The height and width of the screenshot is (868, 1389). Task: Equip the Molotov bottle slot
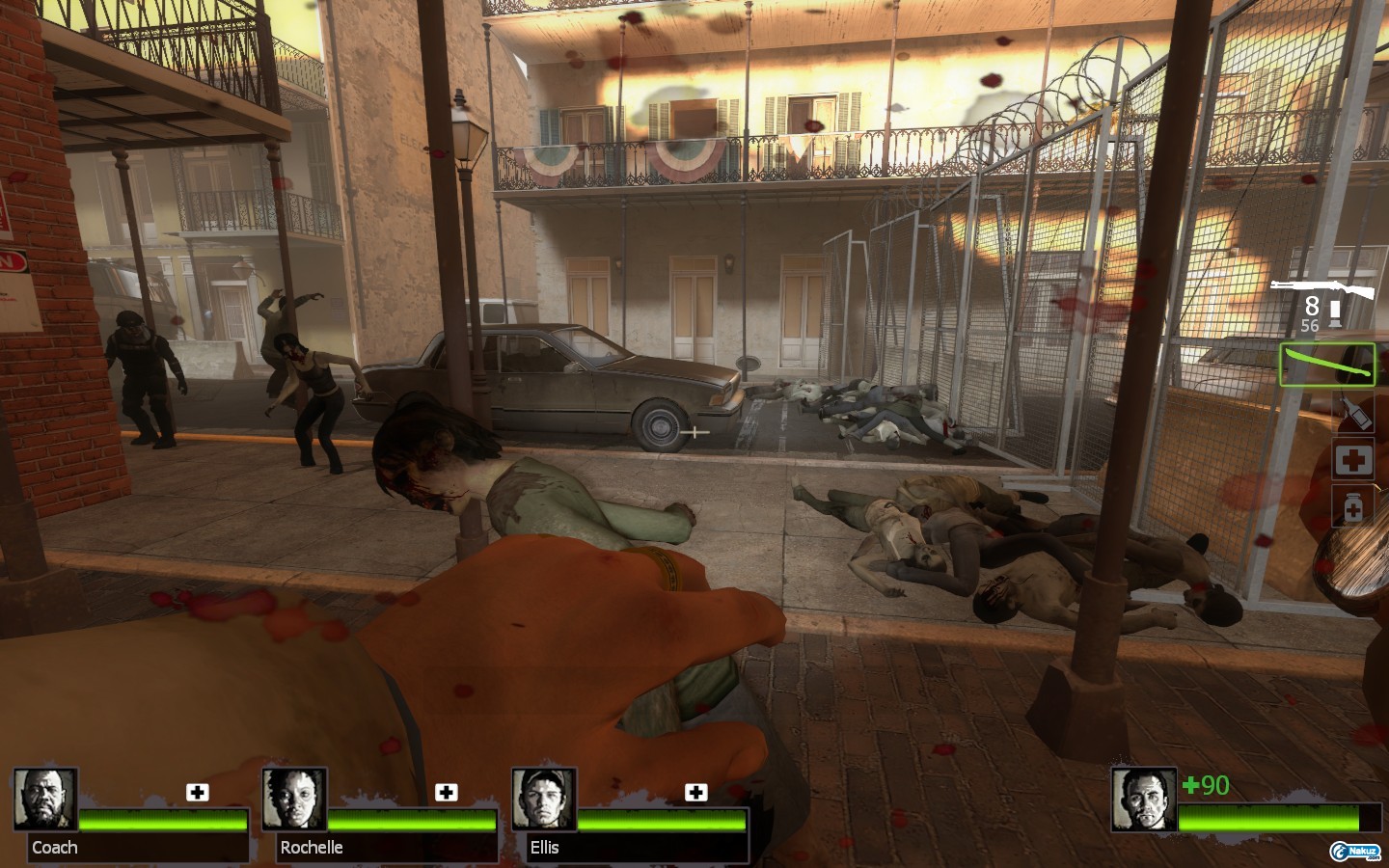click(1352, 413)
